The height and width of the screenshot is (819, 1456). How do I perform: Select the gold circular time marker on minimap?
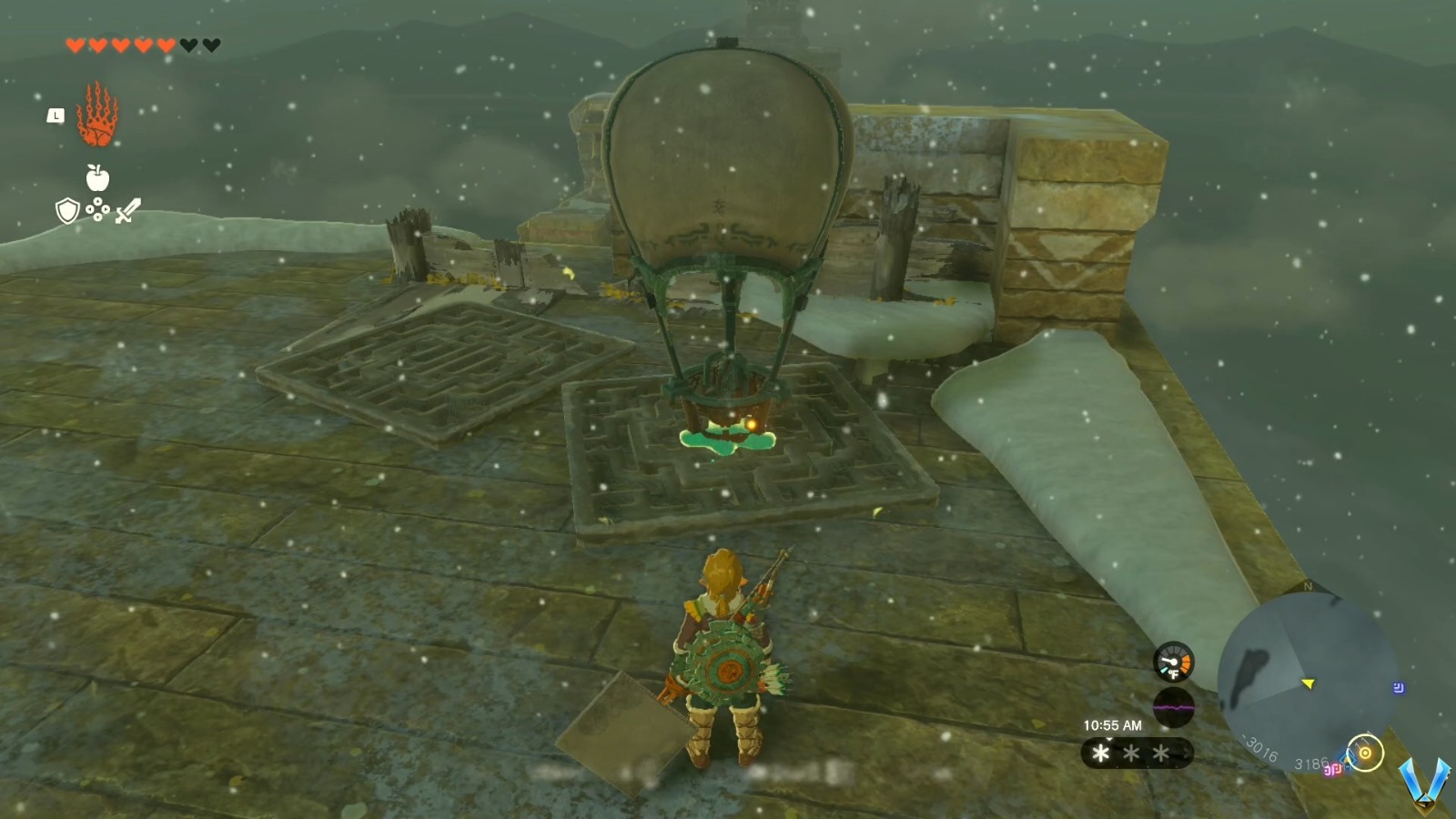[1365, 754]
